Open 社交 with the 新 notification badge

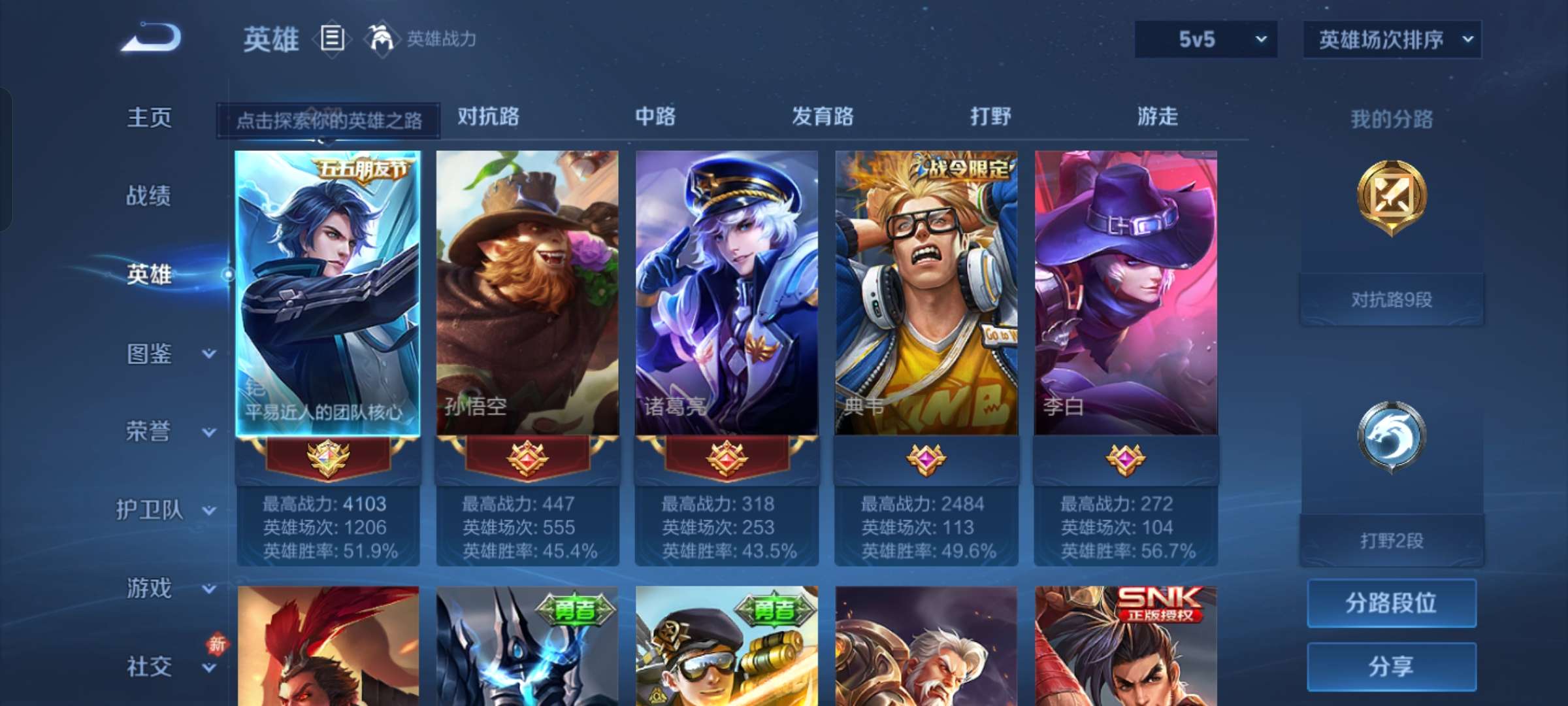(150, 667)
